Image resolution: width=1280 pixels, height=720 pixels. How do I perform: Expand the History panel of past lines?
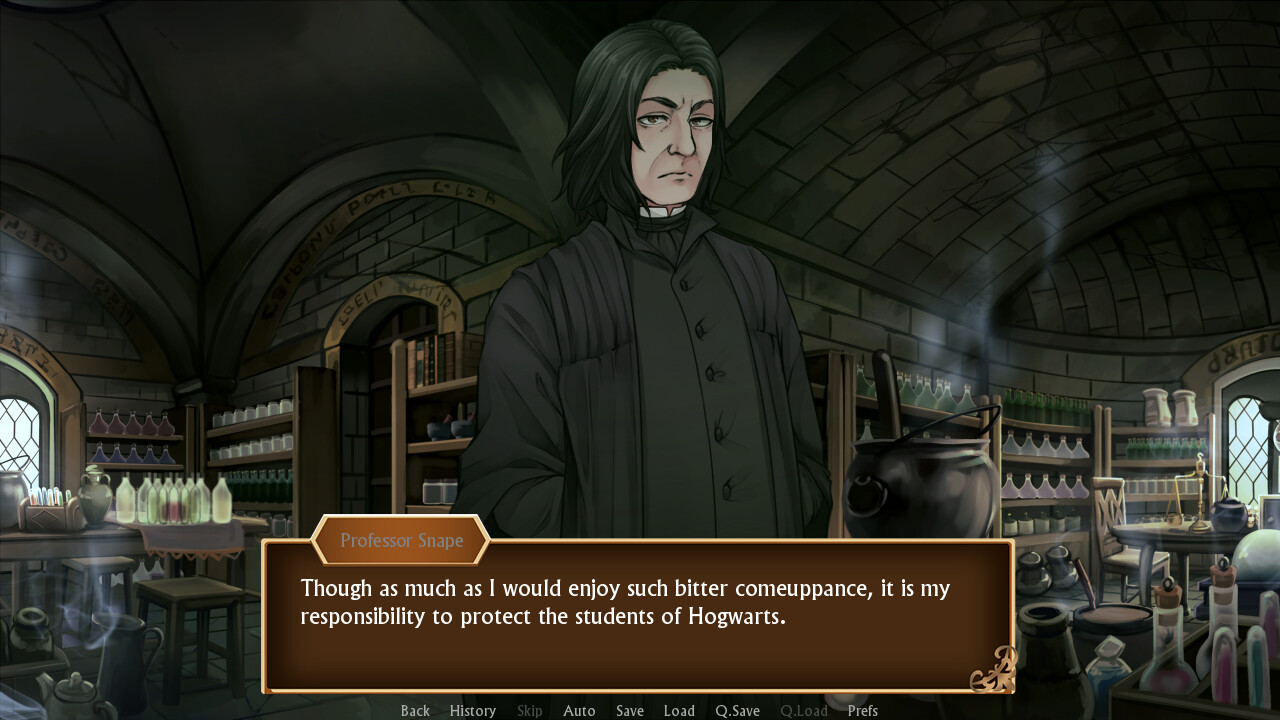472,710
